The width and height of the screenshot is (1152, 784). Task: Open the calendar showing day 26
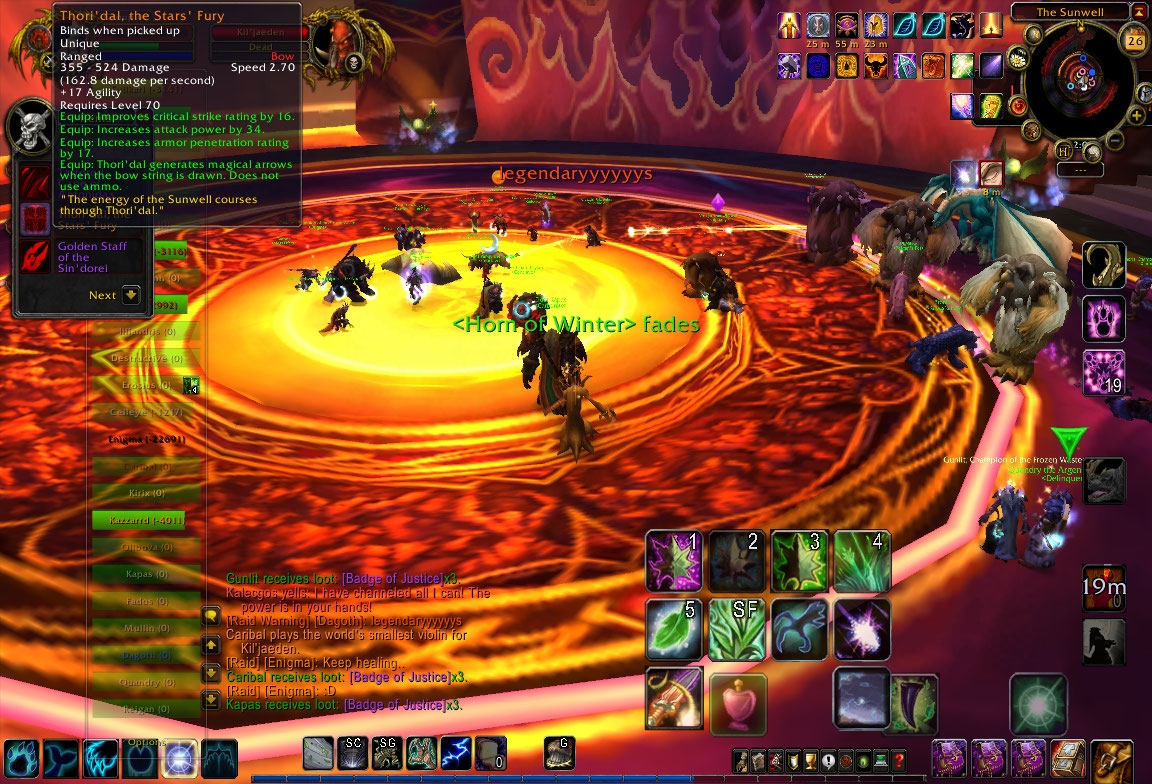tap(1135, 40)
